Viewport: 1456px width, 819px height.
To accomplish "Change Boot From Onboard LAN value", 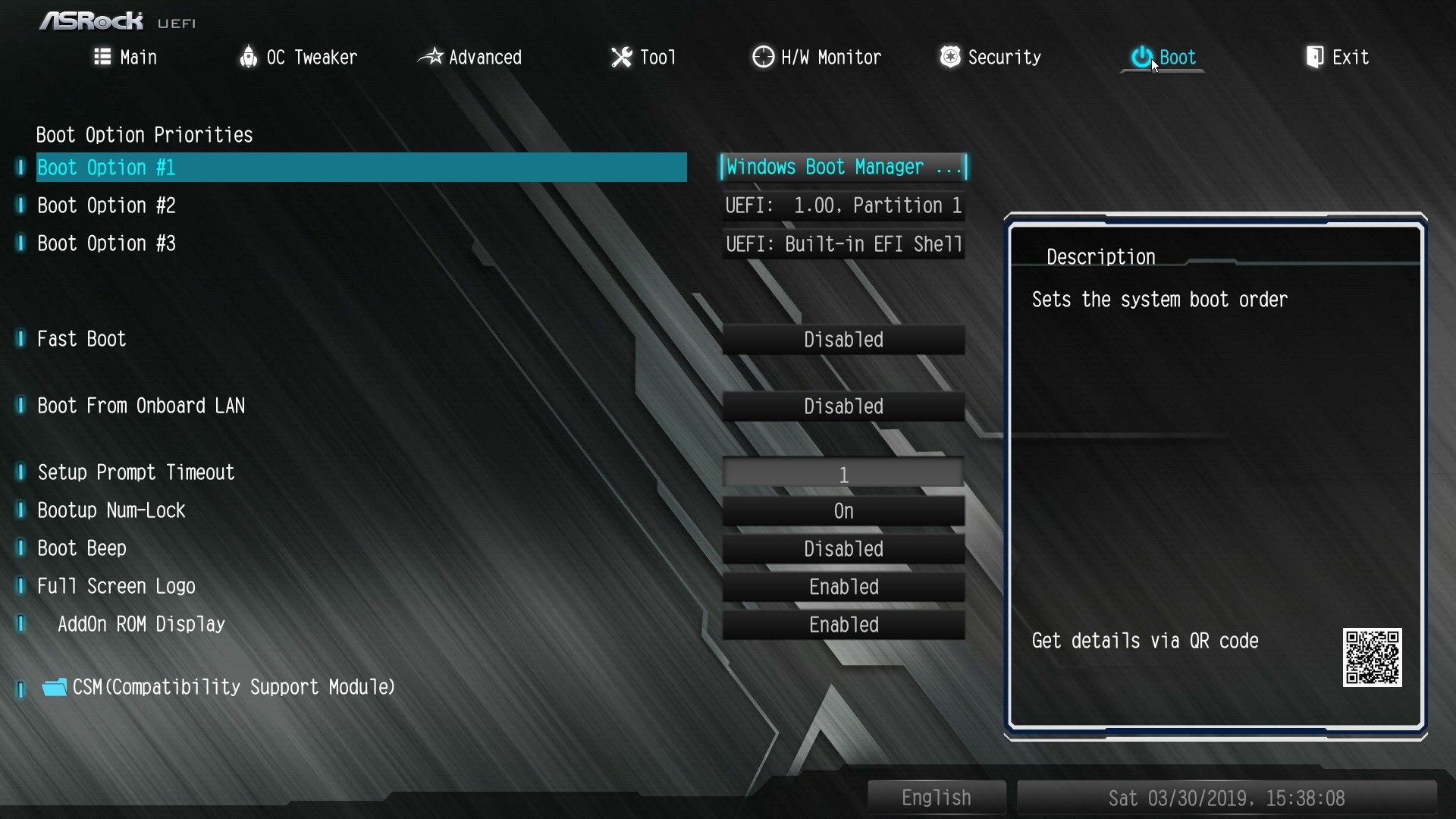I will click(843, 406).
